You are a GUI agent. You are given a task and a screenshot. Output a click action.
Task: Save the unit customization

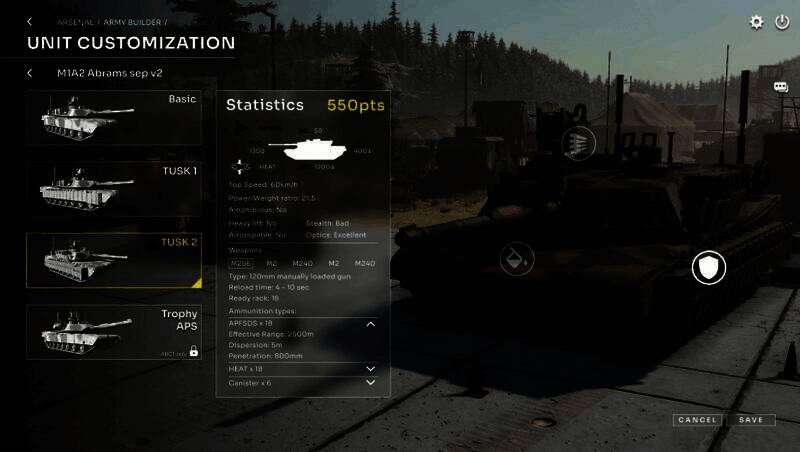pyautogui.click(x=750, y=420)
